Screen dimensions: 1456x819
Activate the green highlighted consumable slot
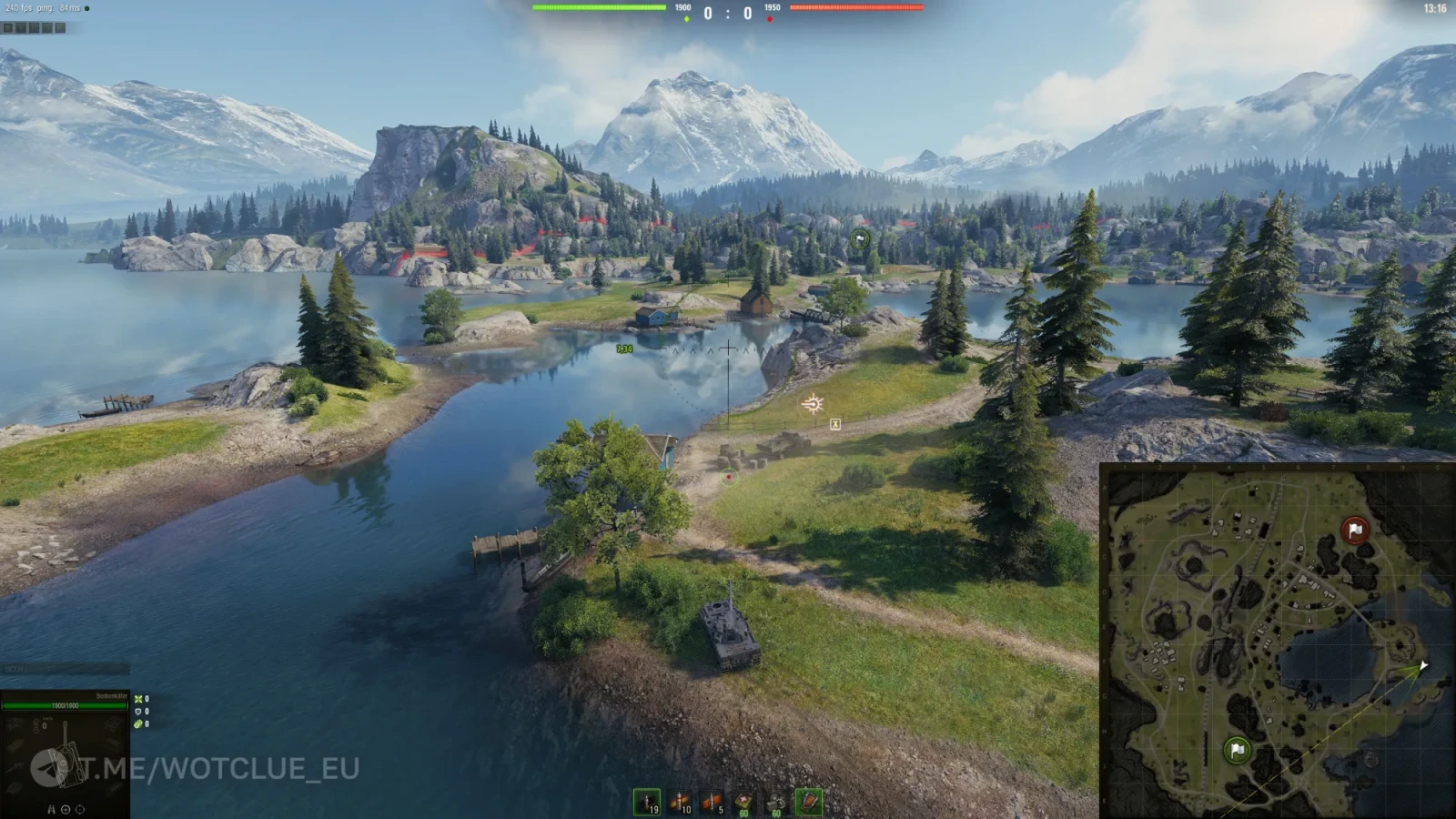pyautogui.click(x=808, y=801)
